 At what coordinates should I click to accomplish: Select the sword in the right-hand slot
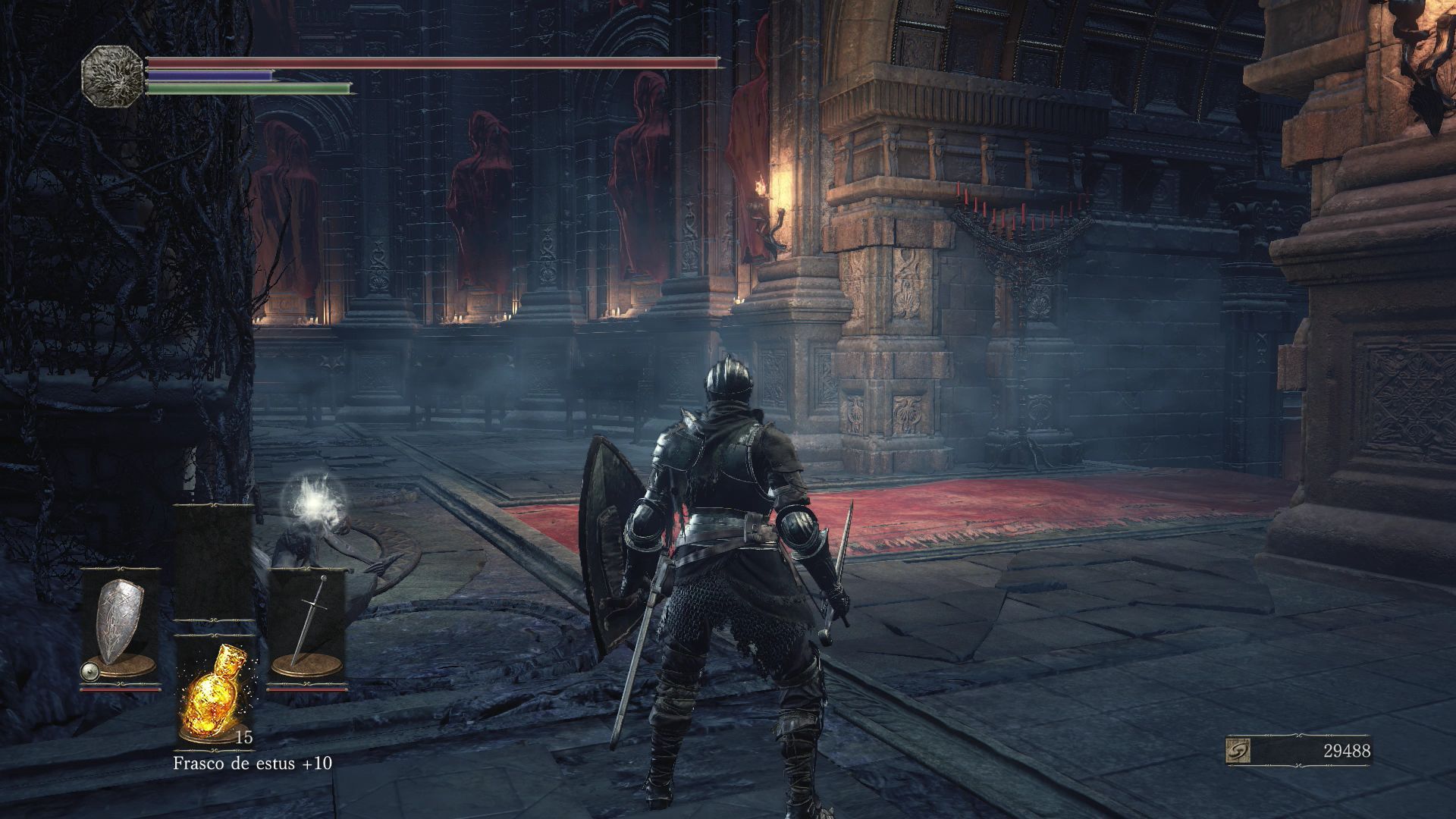(307, 623)
